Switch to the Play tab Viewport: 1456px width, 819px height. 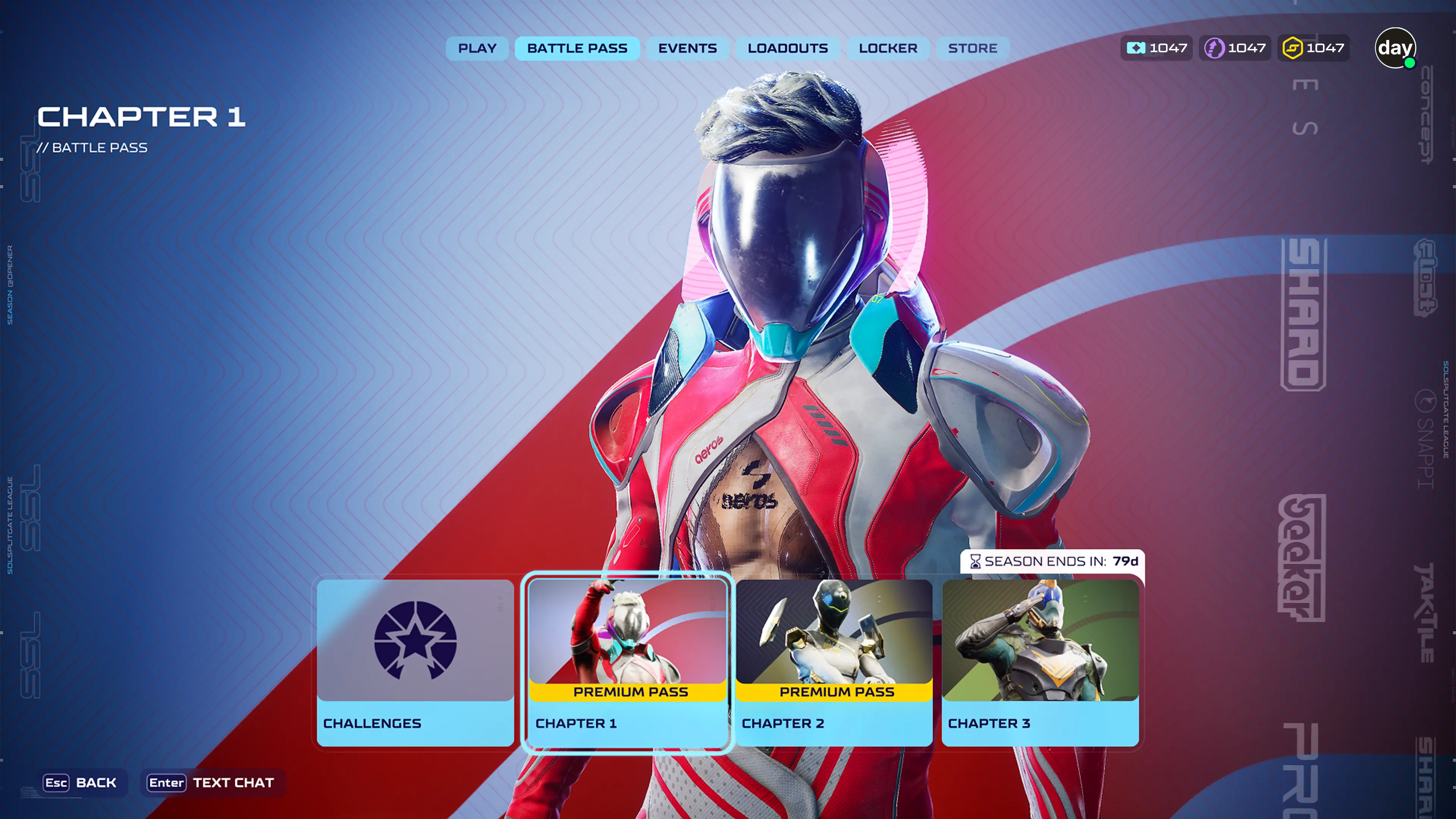(477, 49)
